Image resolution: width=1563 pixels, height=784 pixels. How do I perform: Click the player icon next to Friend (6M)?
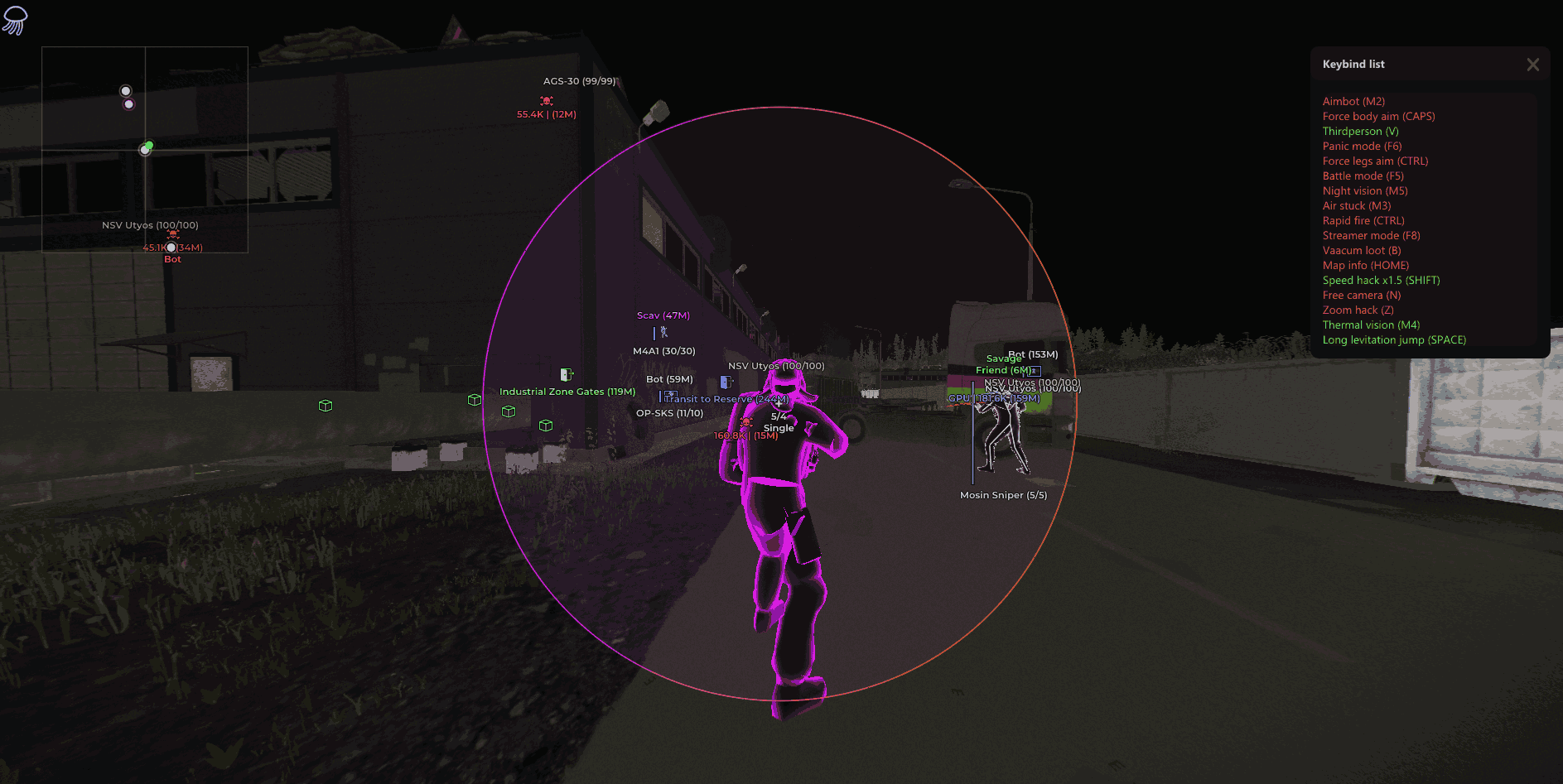1034,371
